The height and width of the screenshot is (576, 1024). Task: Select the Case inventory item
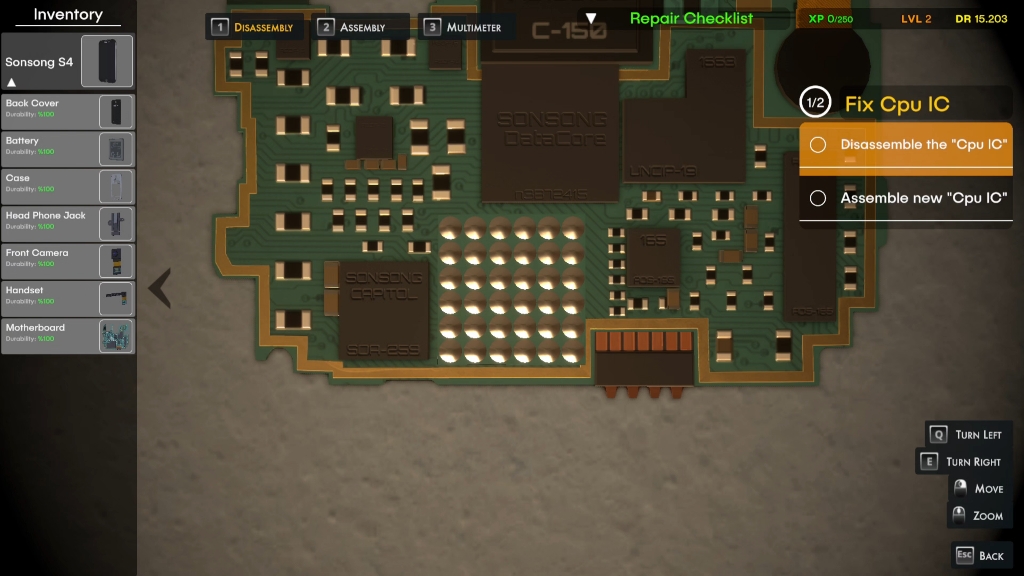point(68,186)
